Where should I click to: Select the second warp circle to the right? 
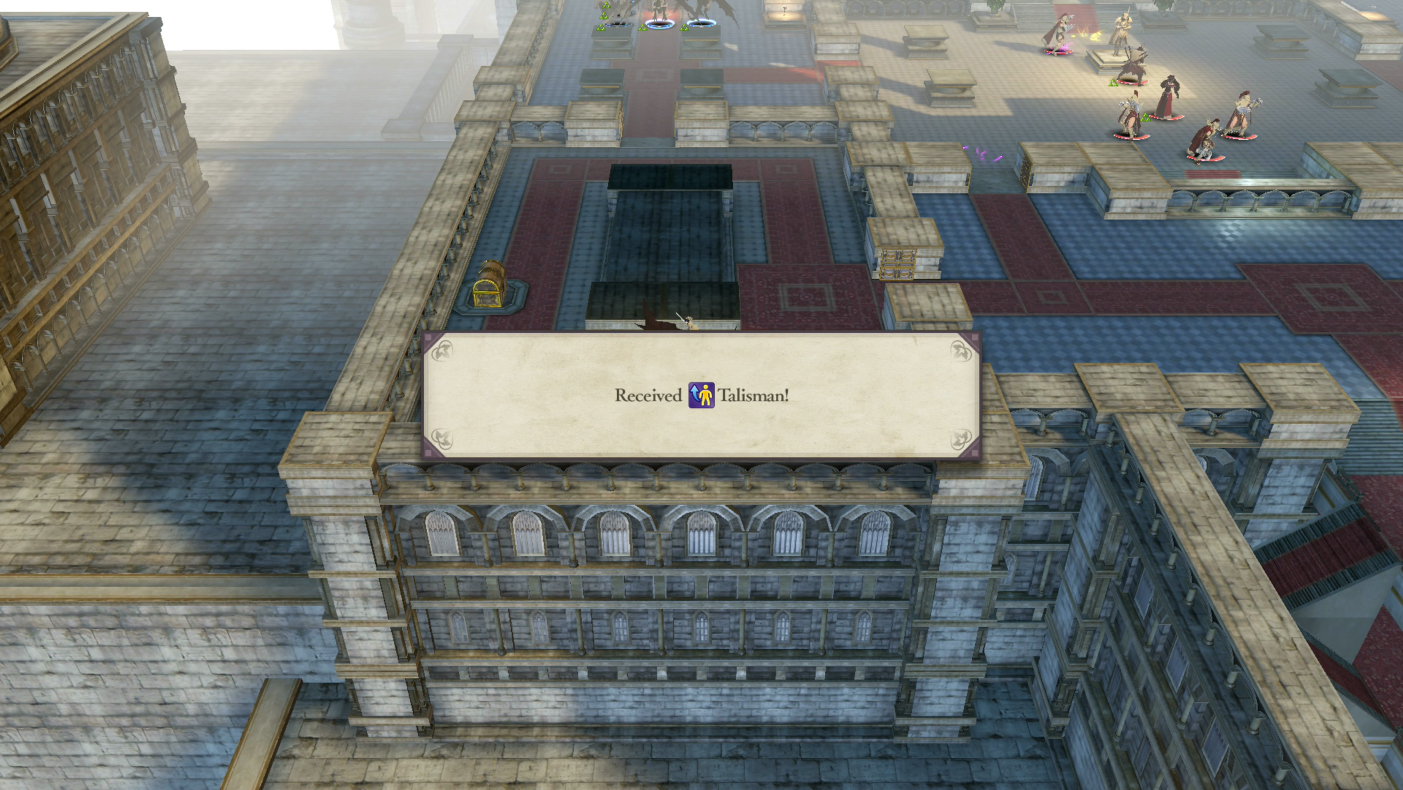[700, 24]
